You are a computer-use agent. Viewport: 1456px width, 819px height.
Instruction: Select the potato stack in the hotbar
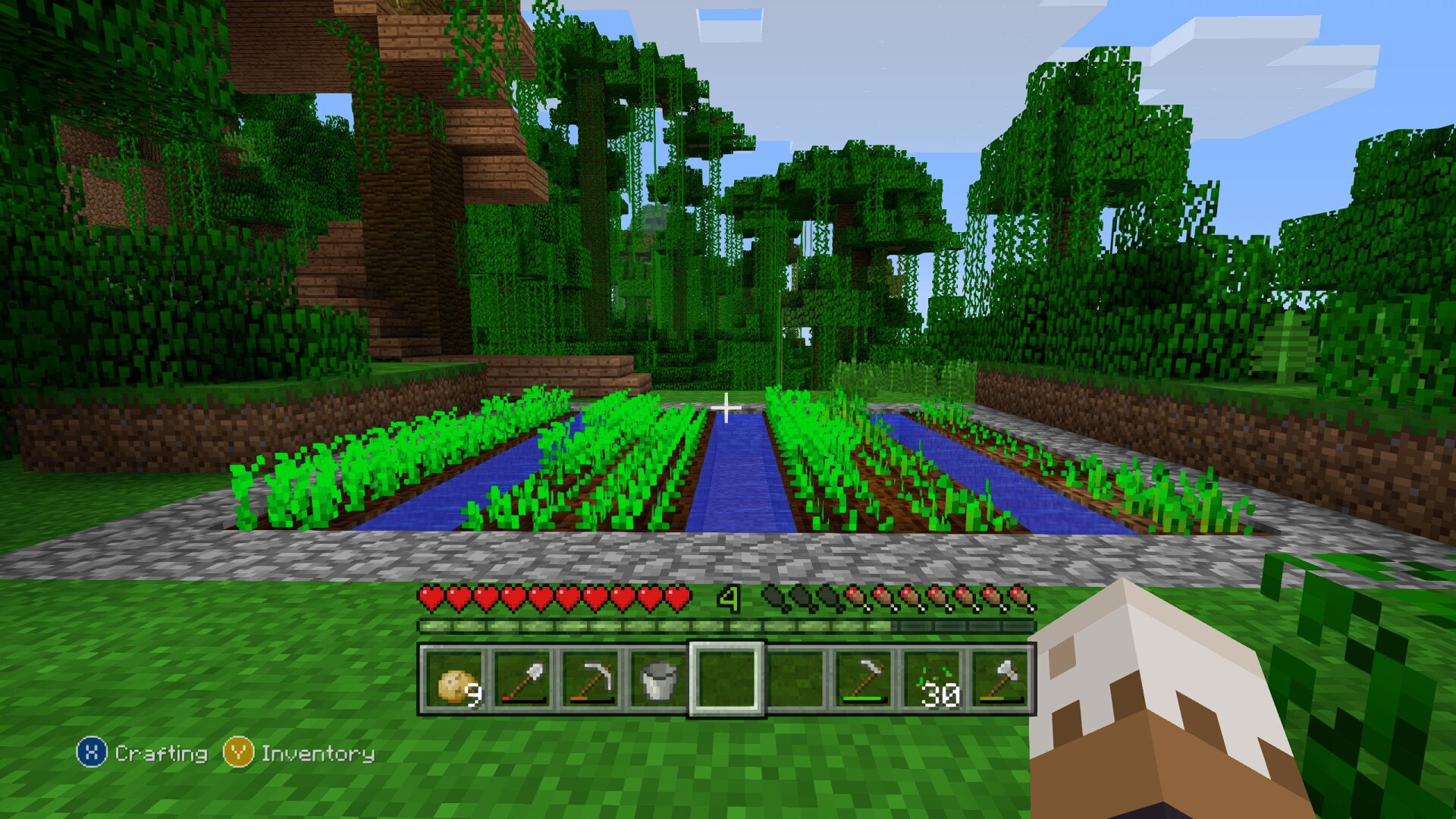(x=455, y=680)
